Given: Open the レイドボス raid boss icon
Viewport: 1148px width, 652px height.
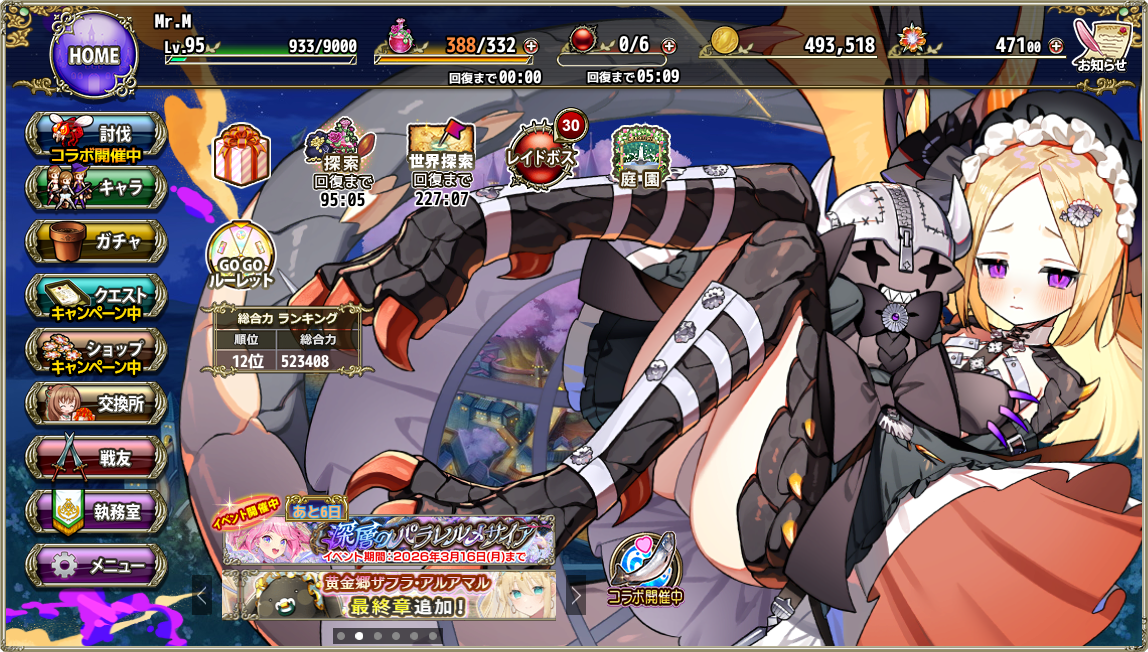Looking at the screenshot, I should [x=543, y=155].
